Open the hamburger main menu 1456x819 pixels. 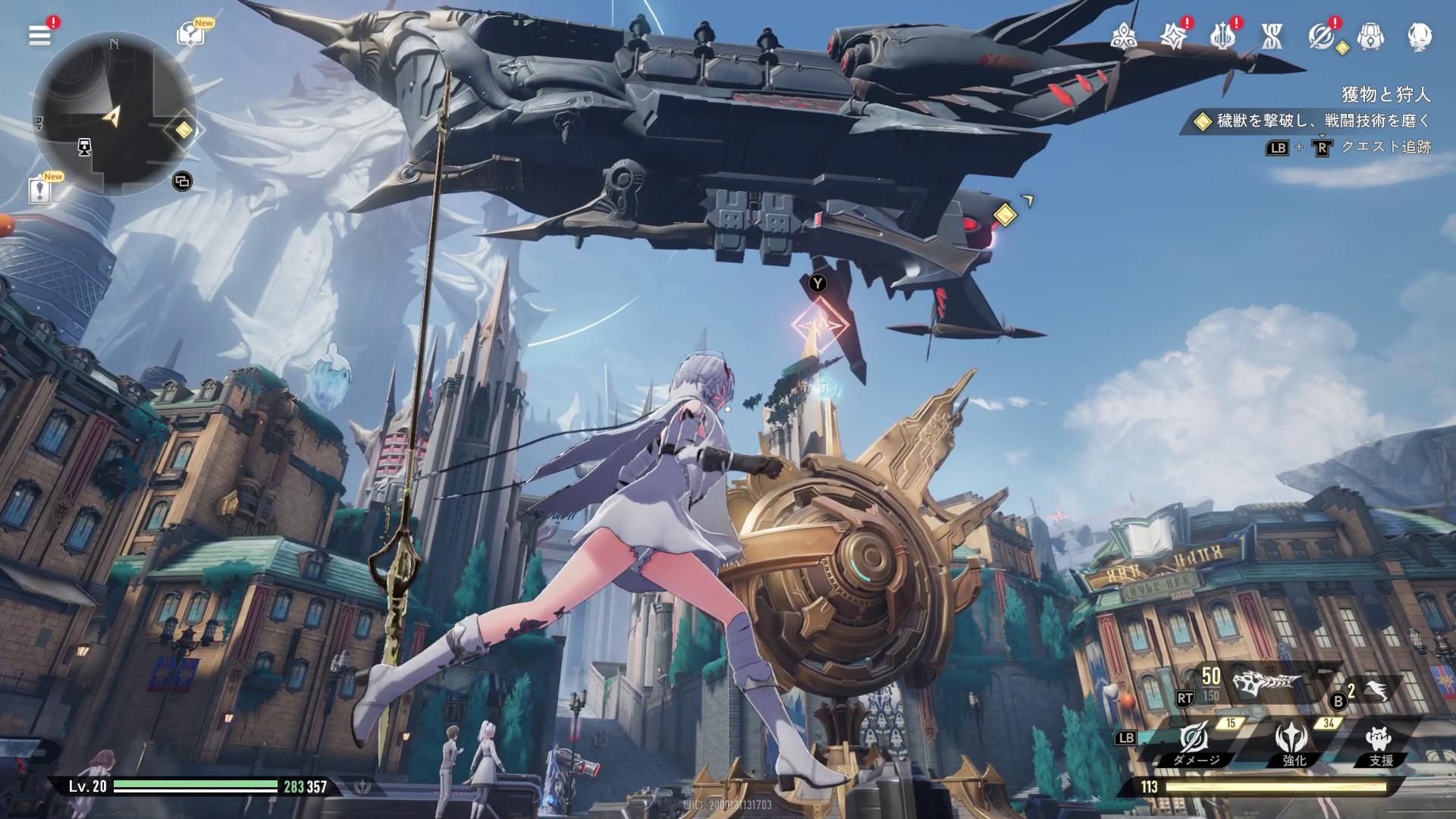point(39,35)
